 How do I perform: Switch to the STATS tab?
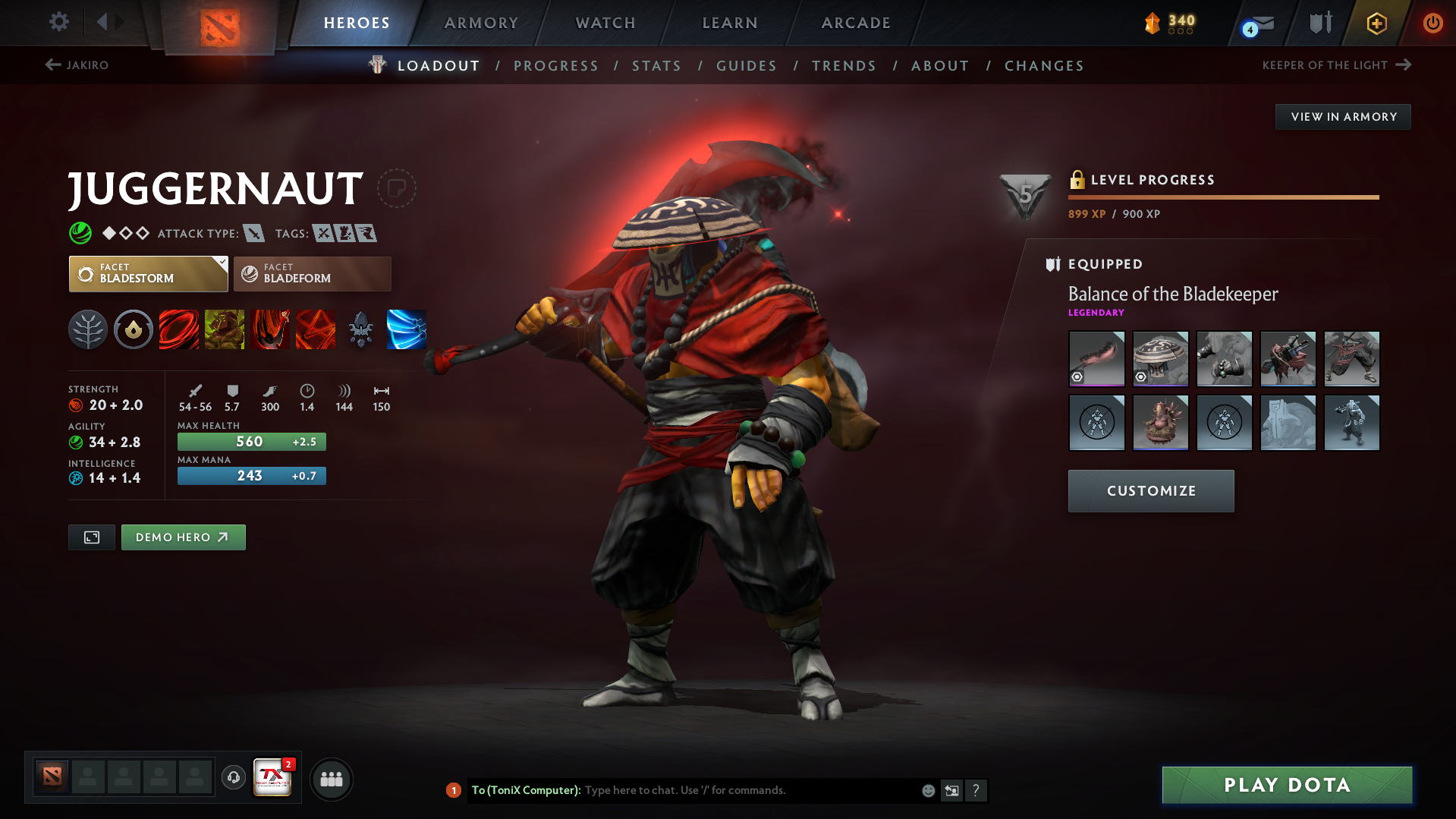click(656, 65)
